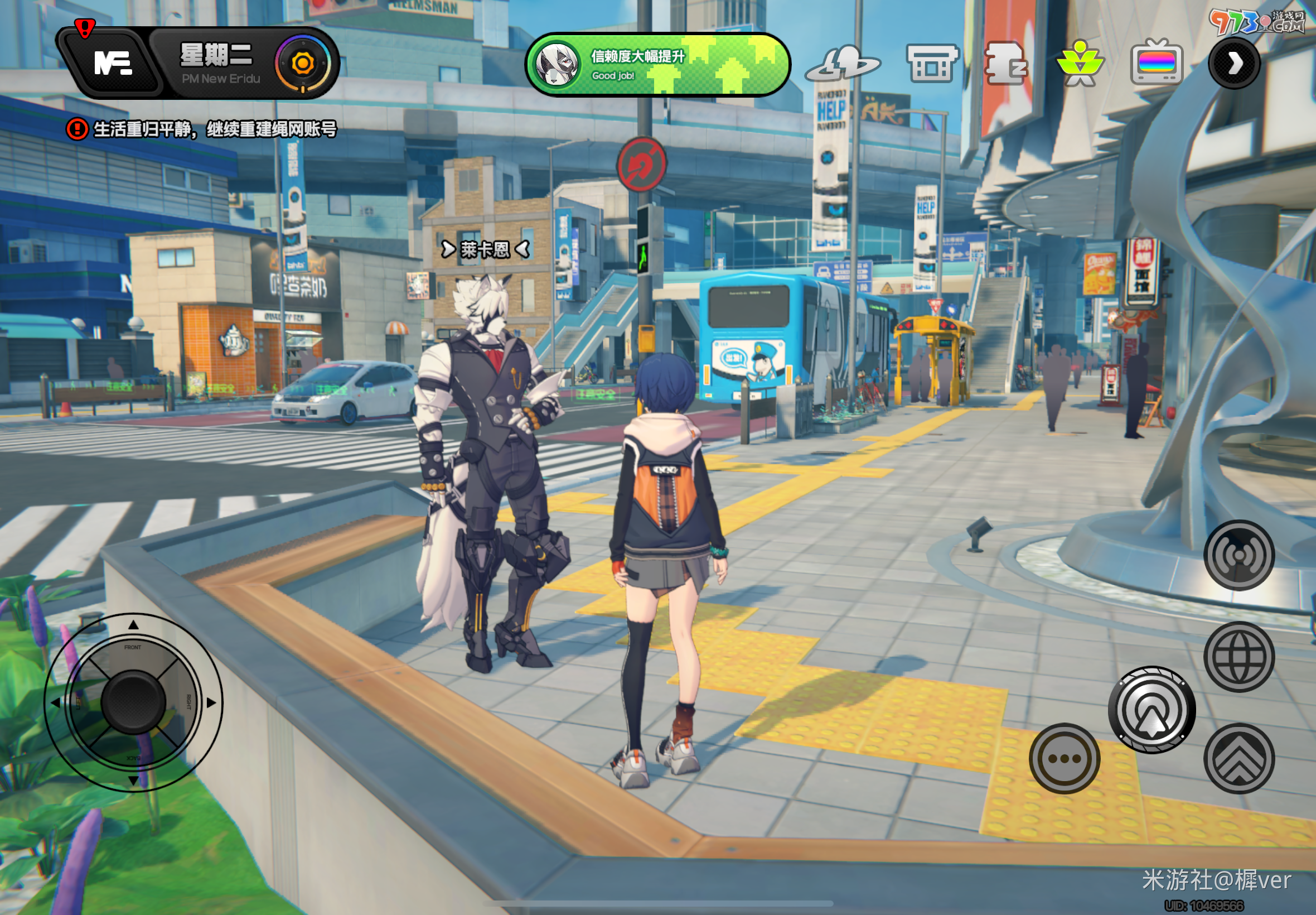Open the globe map button
The height and width of the screenshot is (915, 1316).
pos(1238,657)
